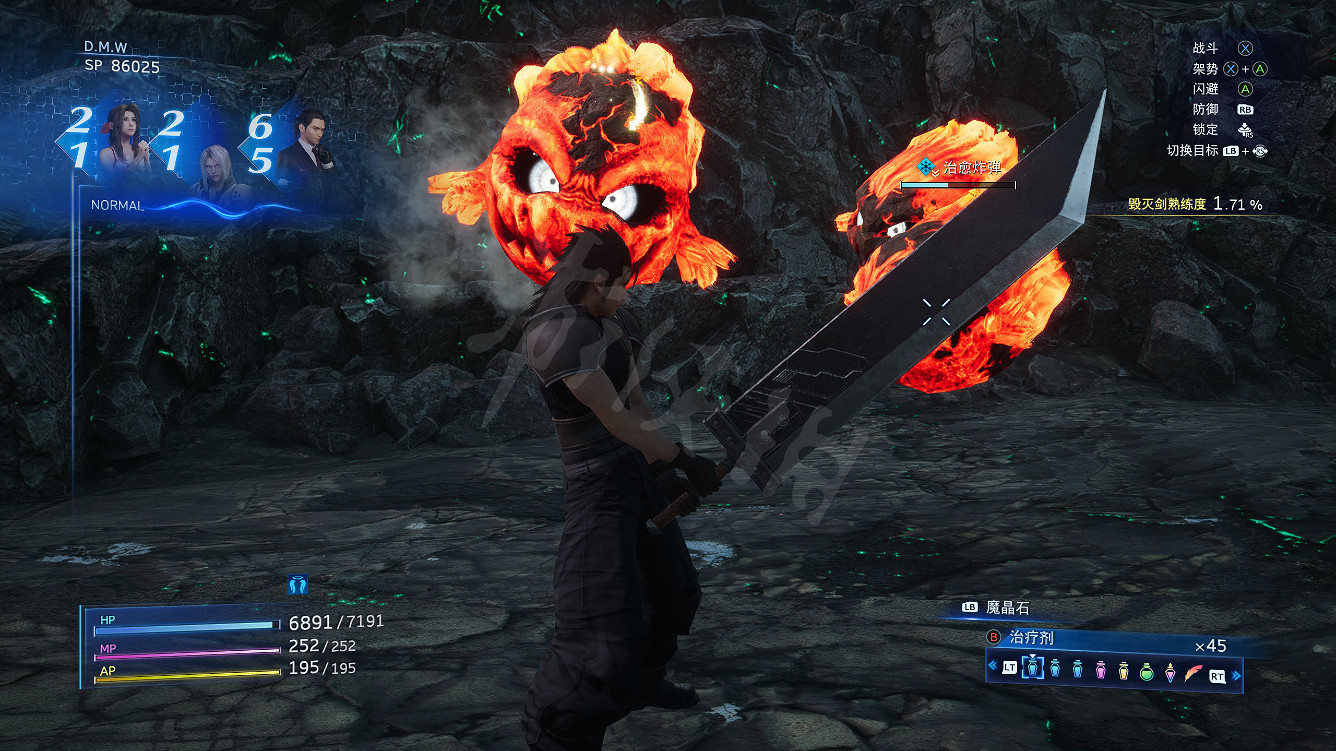Choose the pink potion in the item bar
Image resolution: width=1336 pixels, height=751 pixels.
(x=1100, y=670)
